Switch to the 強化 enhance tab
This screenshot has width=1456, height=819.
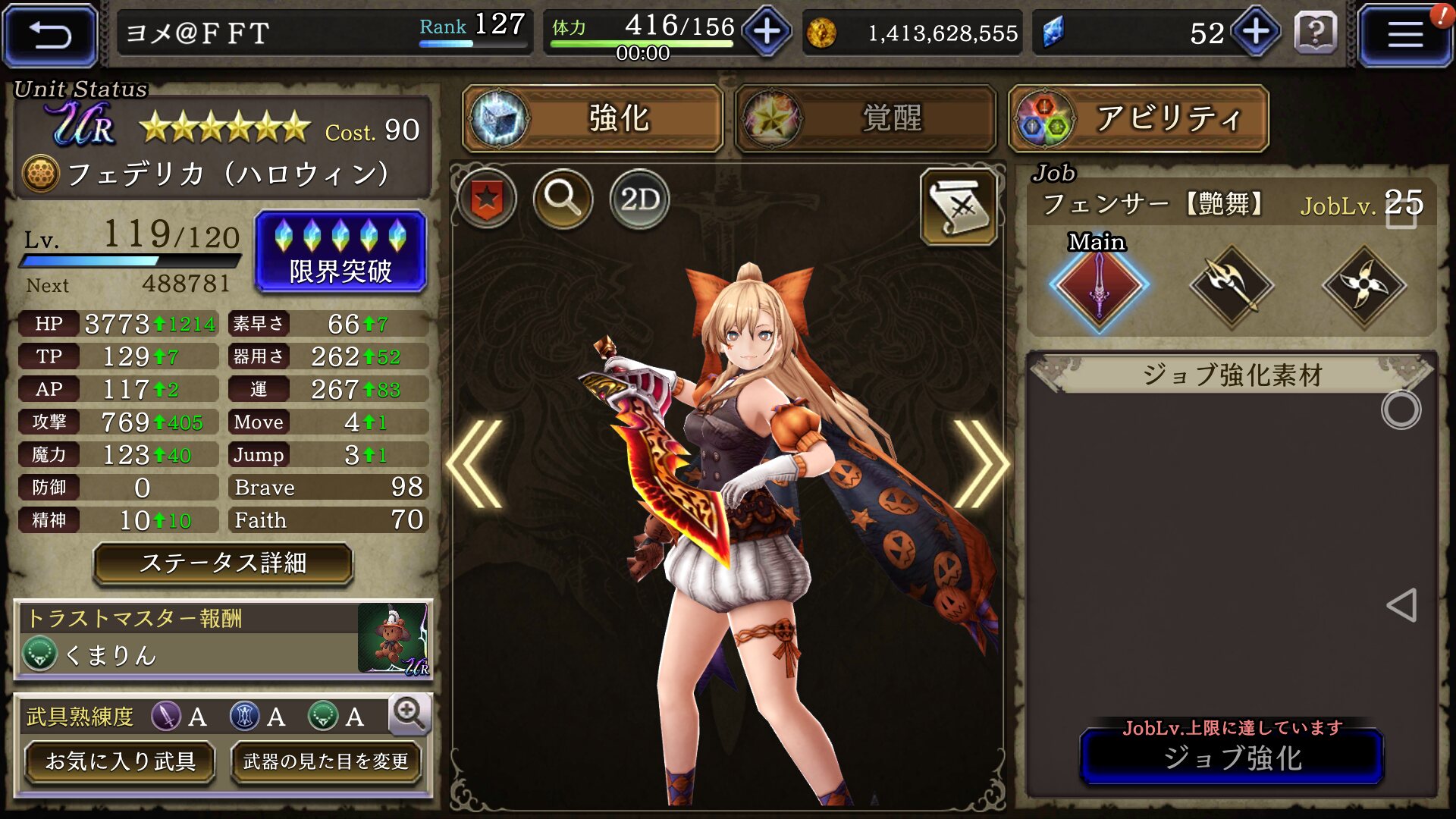pyautogui.click(x=592, y=119)
